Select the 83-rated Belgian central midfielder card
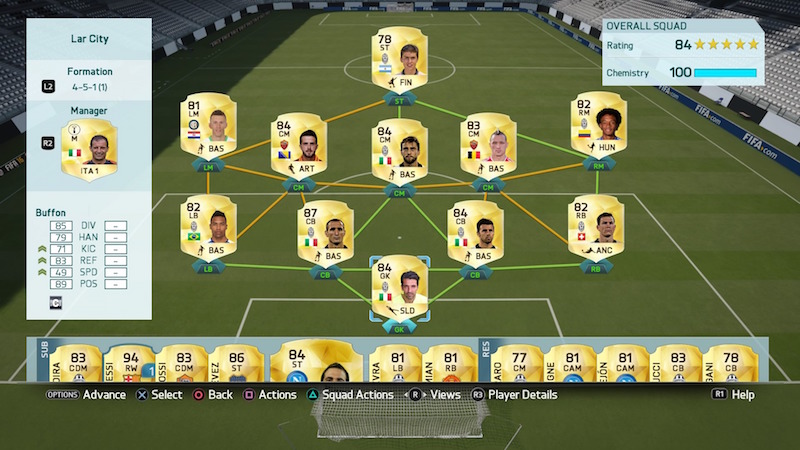Viewport: 800px width, 450px height. [487, 147]
